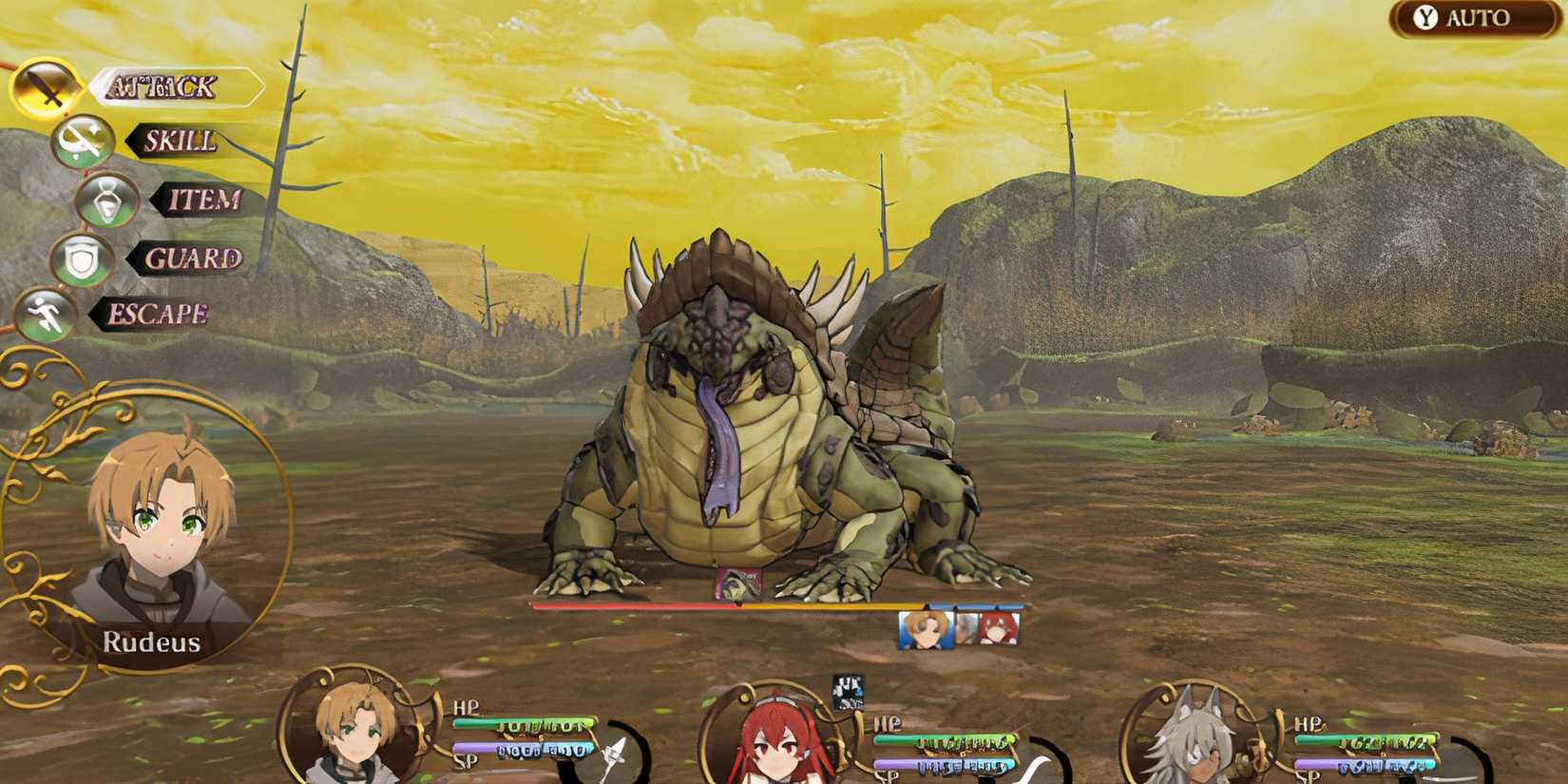The width and height of the screenshot is (1568, 784).
Task: Select the flask icon beside ITEM
Action: (105, 202)
